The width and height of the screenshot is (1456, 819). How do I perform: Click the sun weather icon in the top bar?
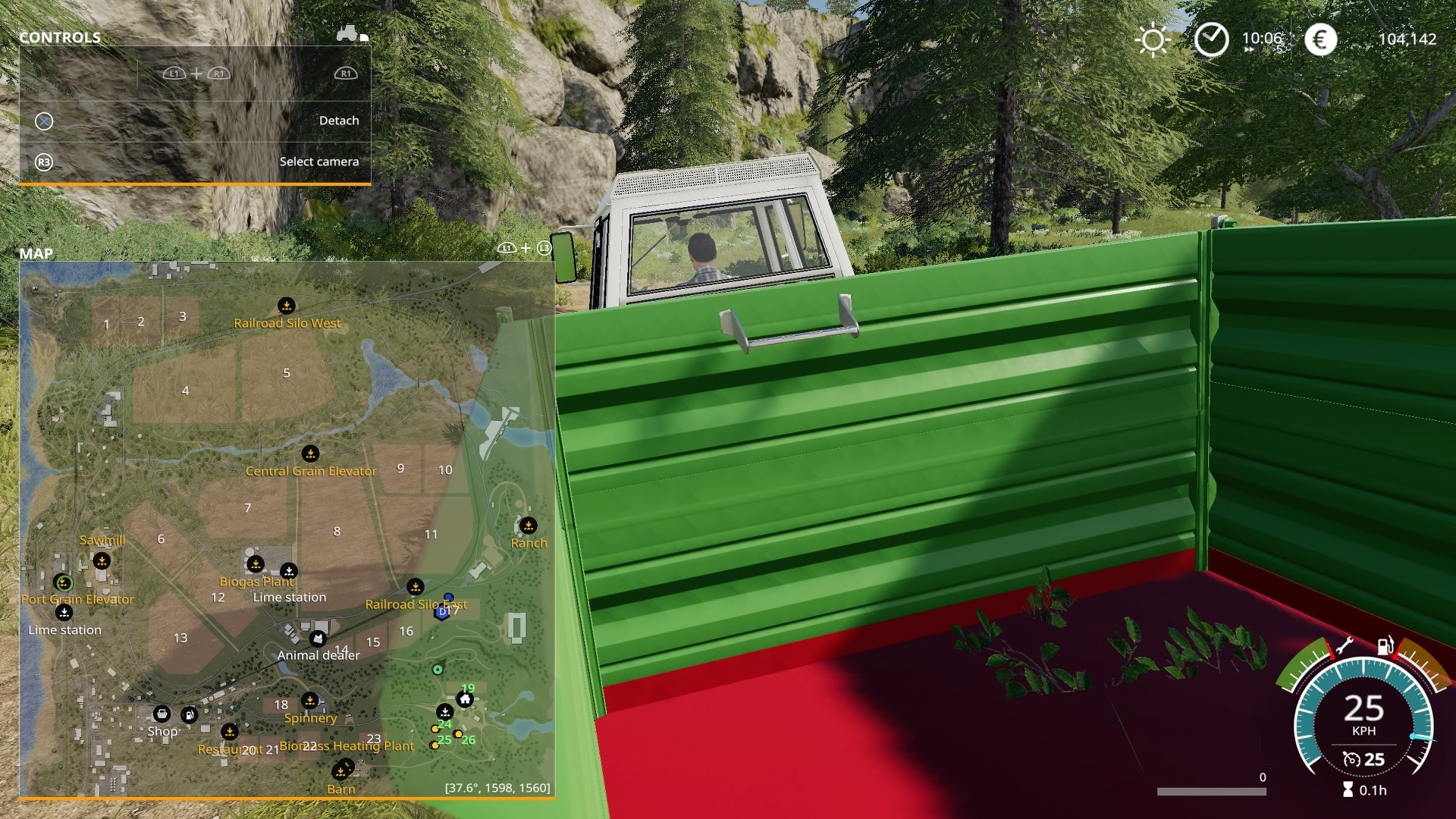pos(1153,39)
